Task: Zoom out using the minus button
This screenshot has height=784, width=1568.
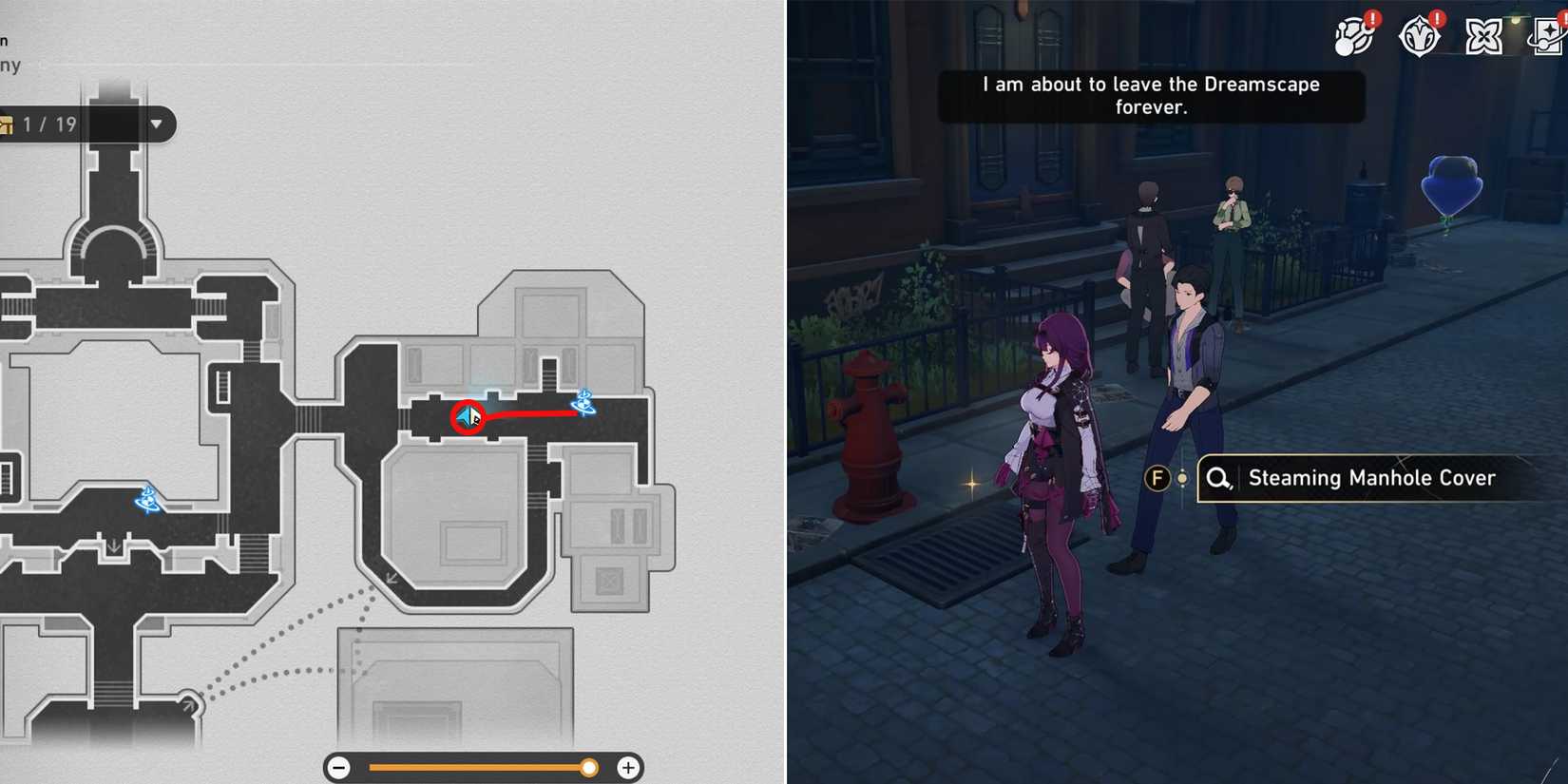Action: tap(340, 766)
